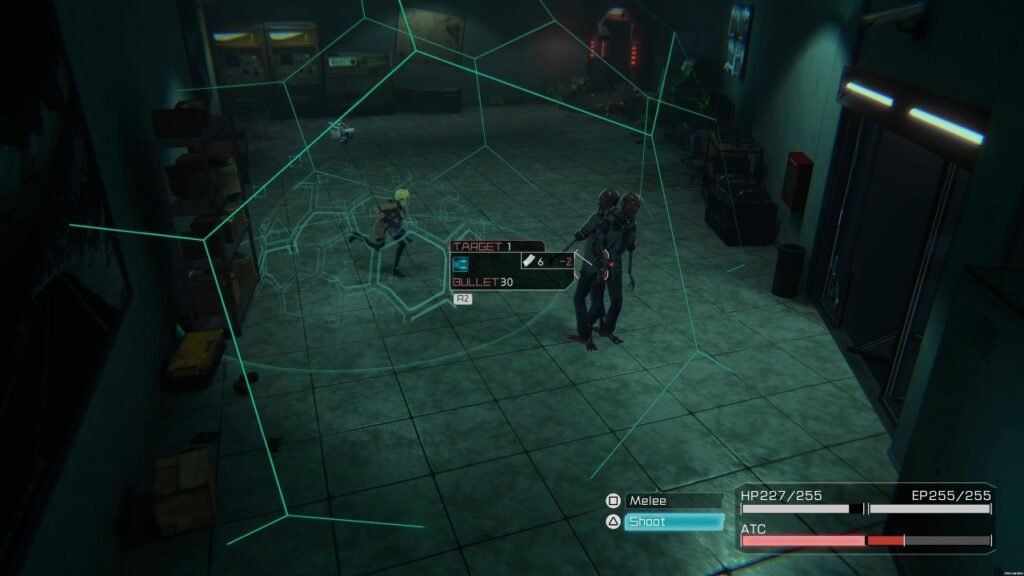Click the blue shot-type icon in Target panel
The width and height of the screenshot is (1024, 576).
point(462,264)
